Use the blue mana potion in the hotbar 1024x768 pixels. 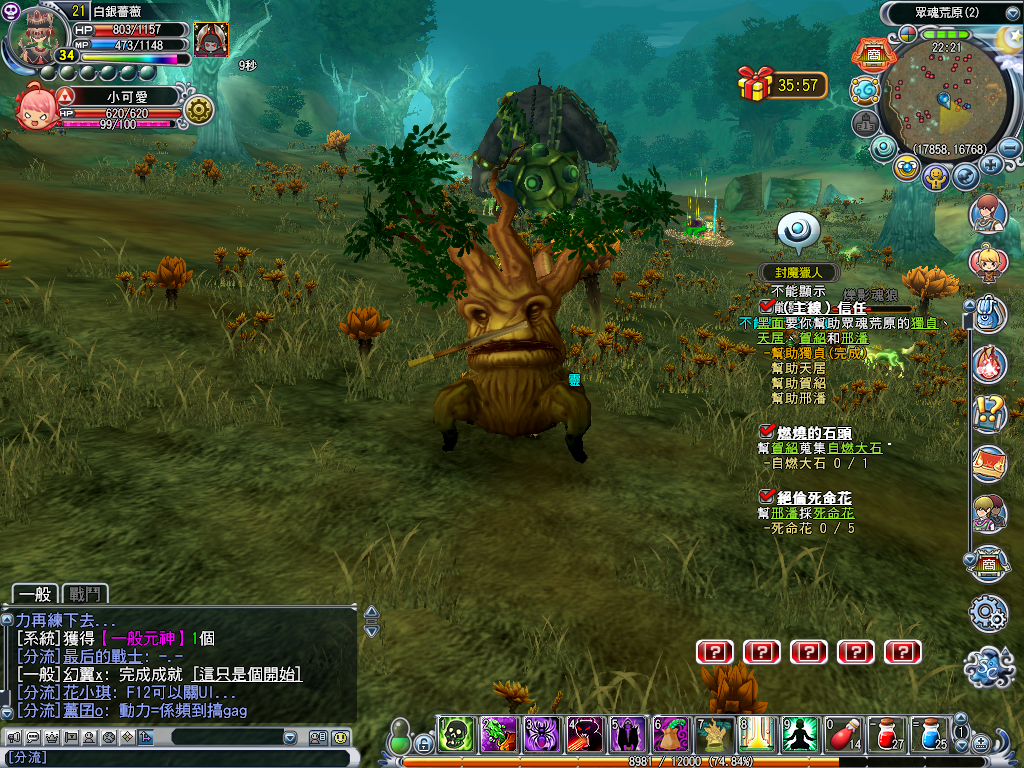[x=931, y=735]
